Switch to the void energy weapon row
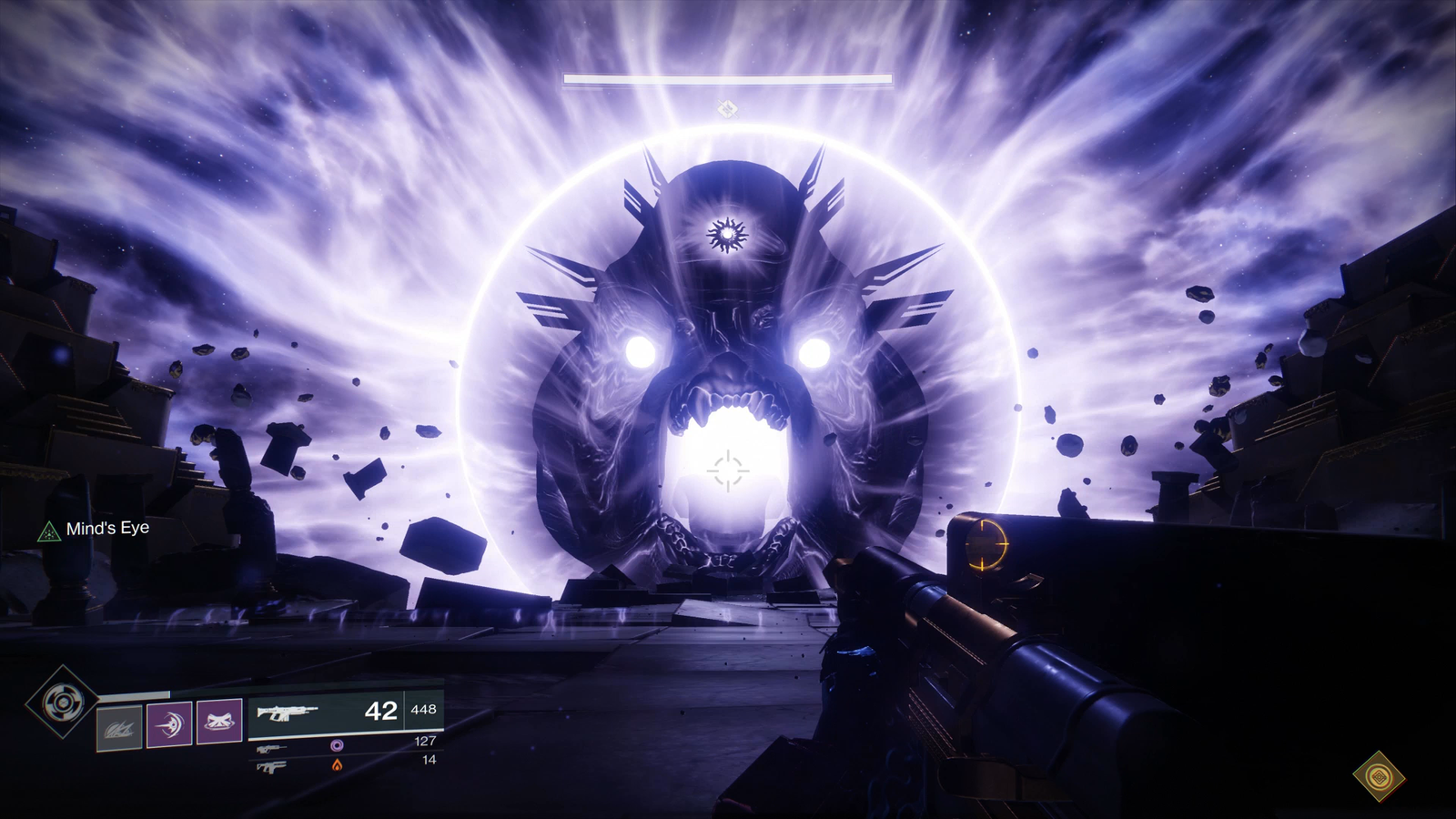The image size is (1456, 819). click(344, 743)
